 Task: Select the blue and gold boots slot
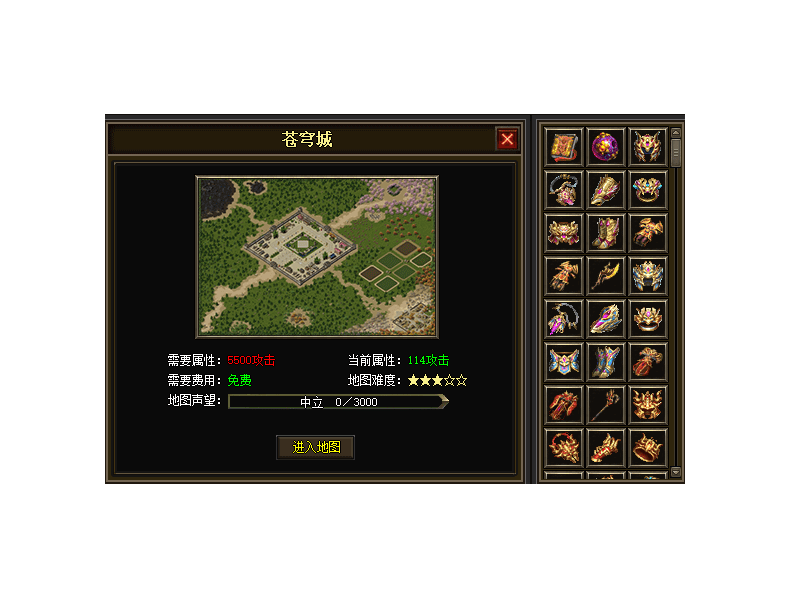pos(606,361)
